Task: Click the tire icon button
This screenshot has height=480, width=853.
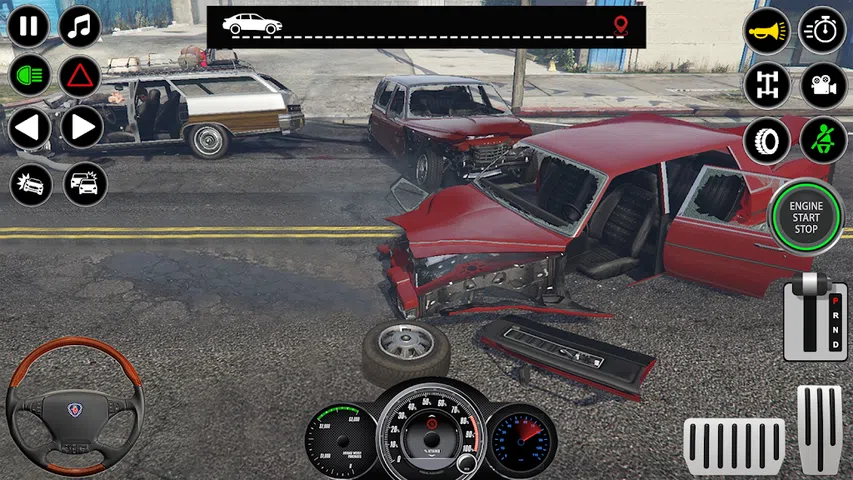Action: point(767,140)
